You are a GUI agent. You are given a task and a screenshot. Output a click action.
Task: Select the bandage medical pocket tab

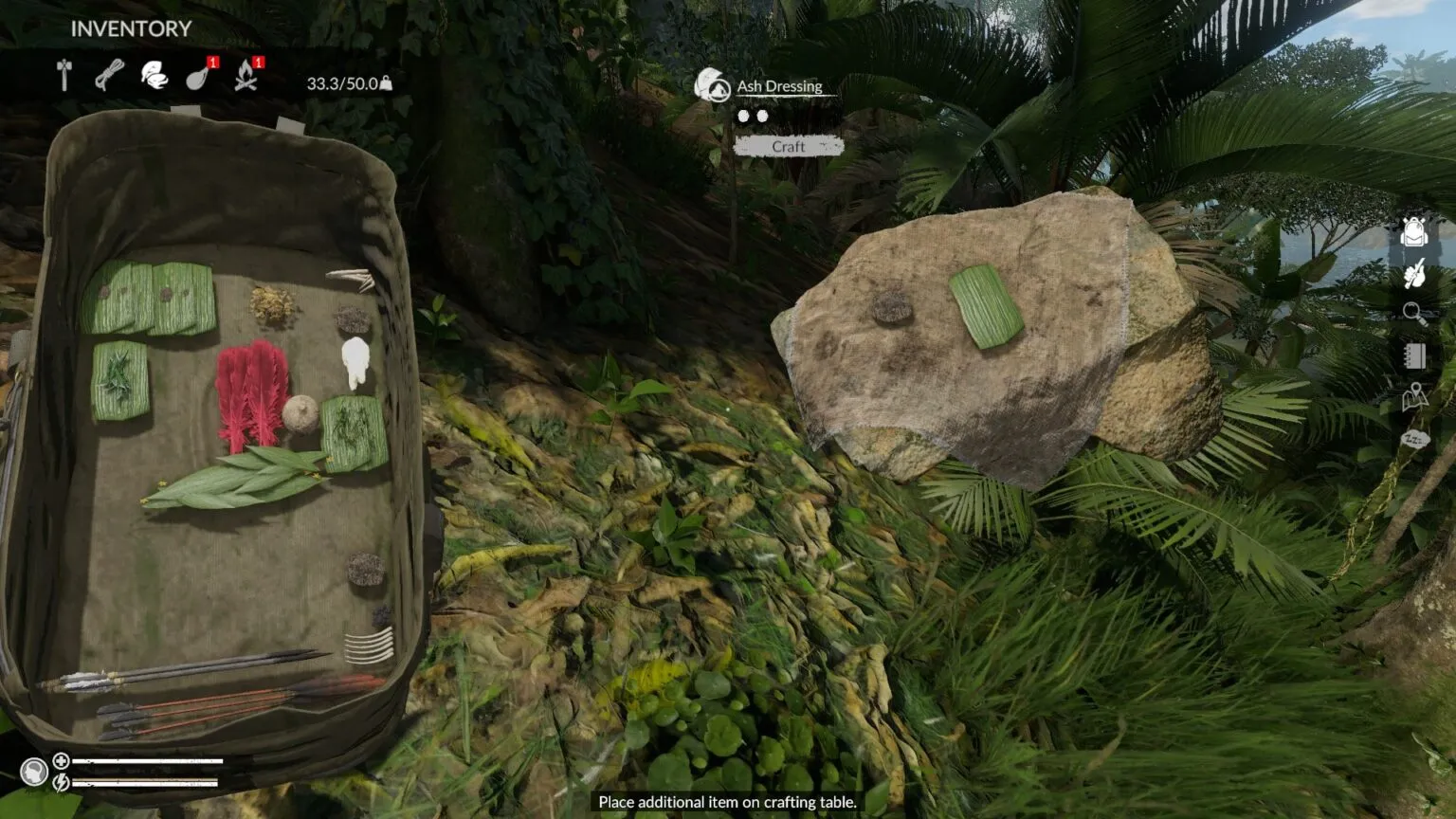(x=154, y=75)
